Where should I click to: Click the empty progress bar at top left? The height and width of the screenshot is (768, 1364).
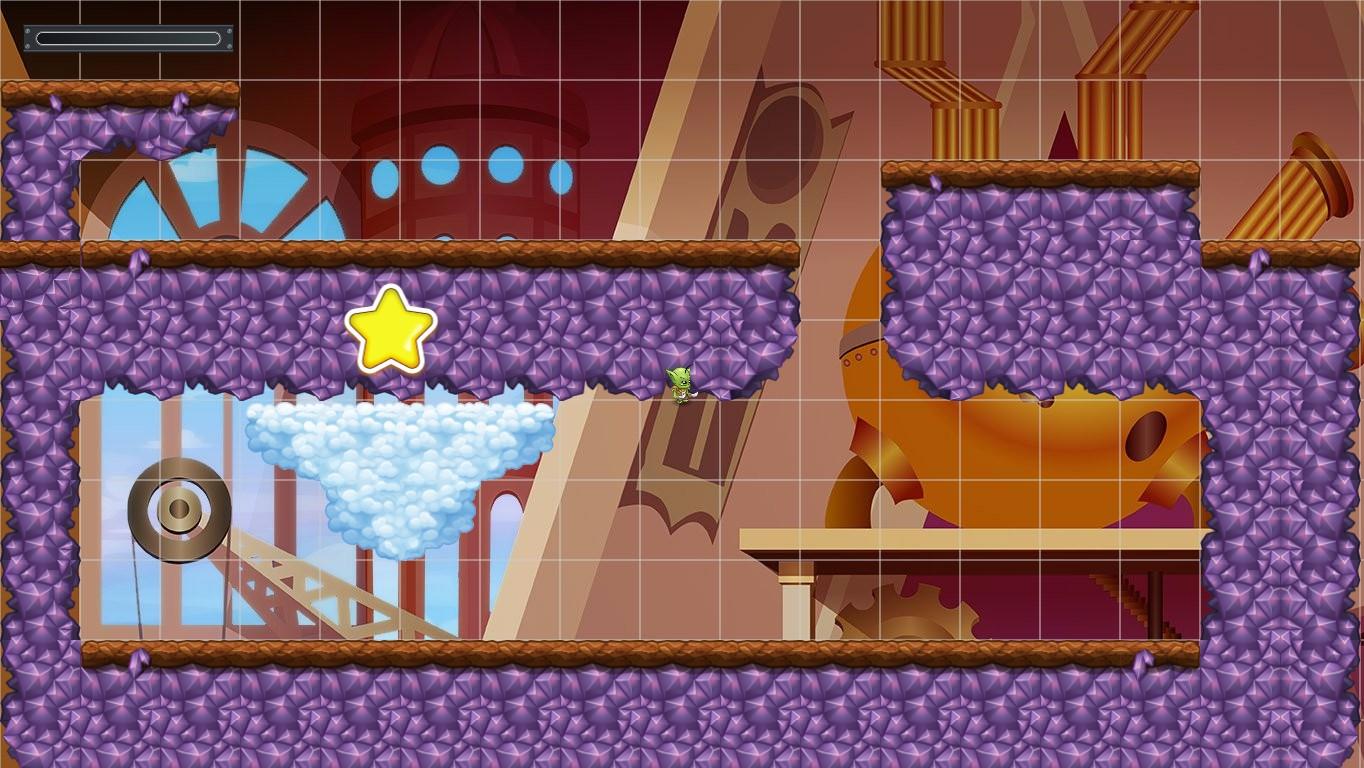[128, 38]
